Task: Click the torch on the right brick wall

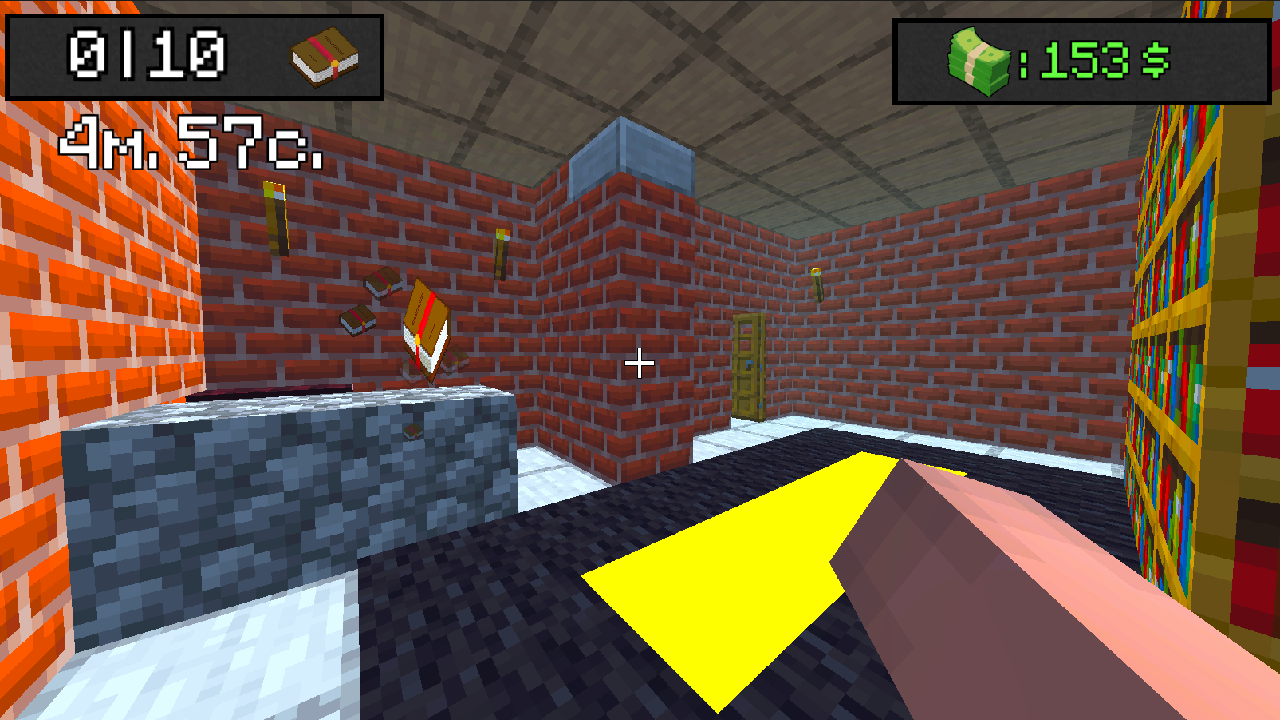Action: pyautogui.click(x=820, y=285)
